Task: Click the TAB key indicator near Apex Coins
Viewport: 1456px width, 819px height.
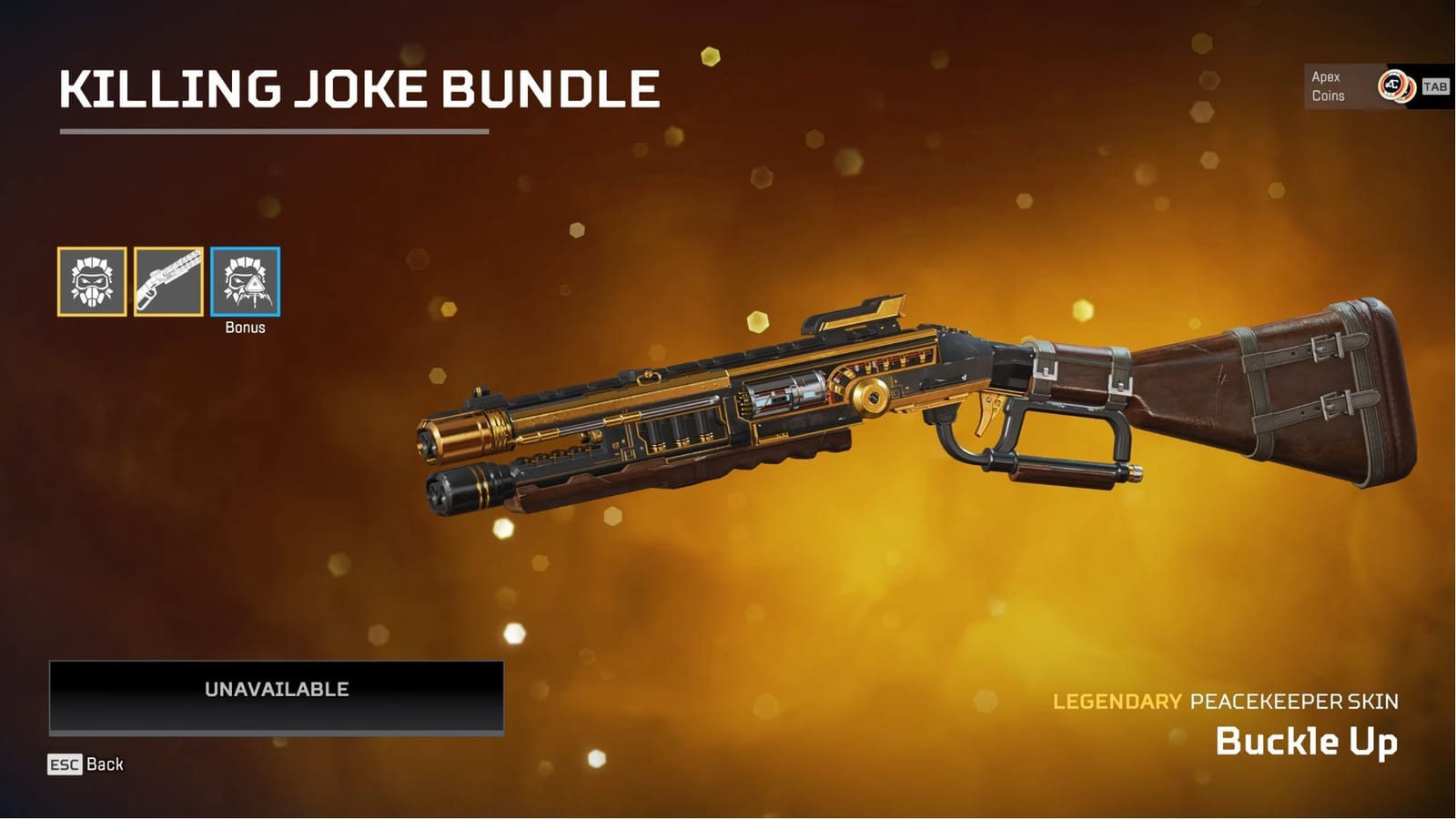Action: 1435,87
